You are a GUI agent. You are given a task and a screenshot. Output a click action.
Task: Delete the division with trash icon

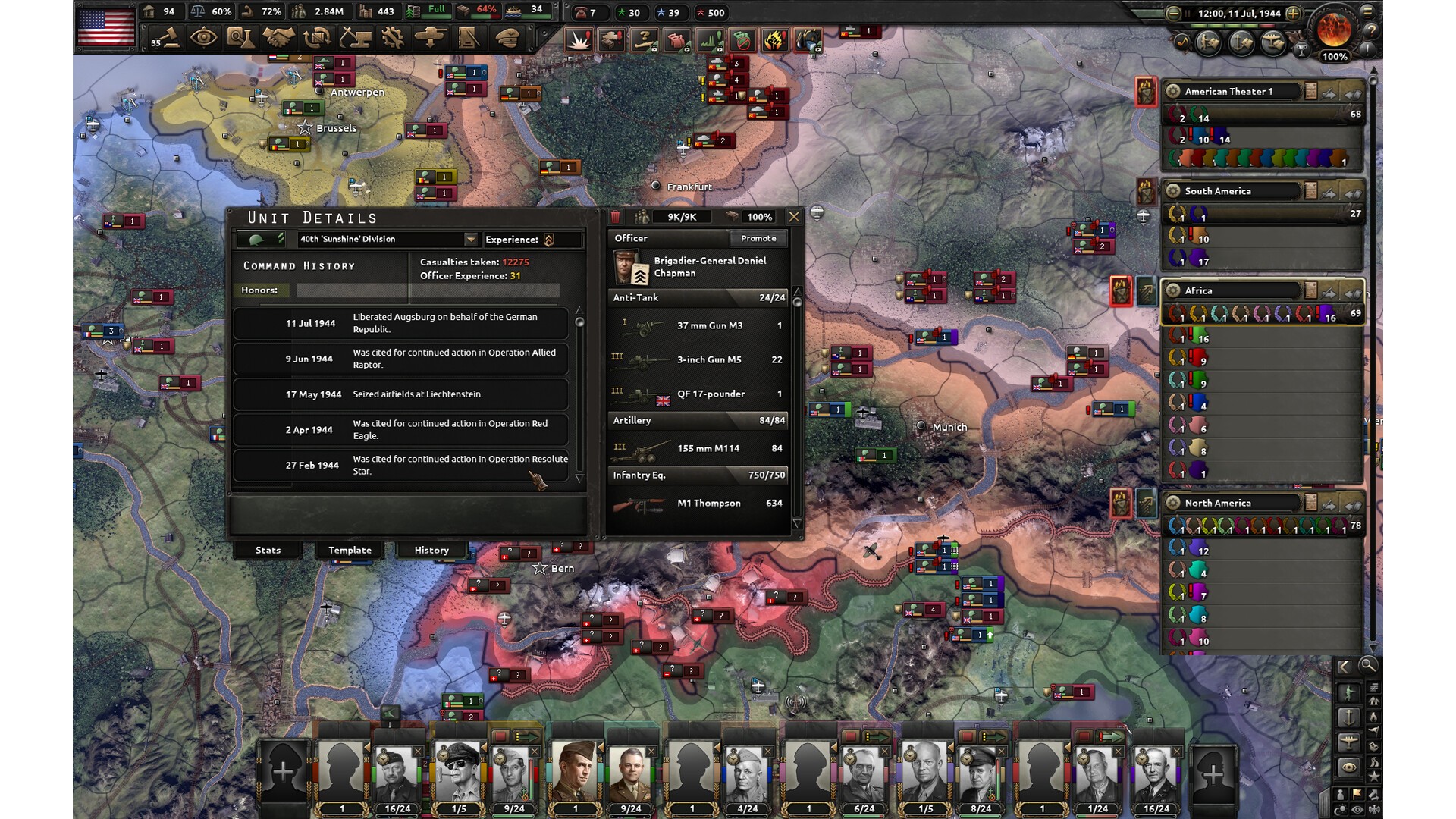pos(616,218)
